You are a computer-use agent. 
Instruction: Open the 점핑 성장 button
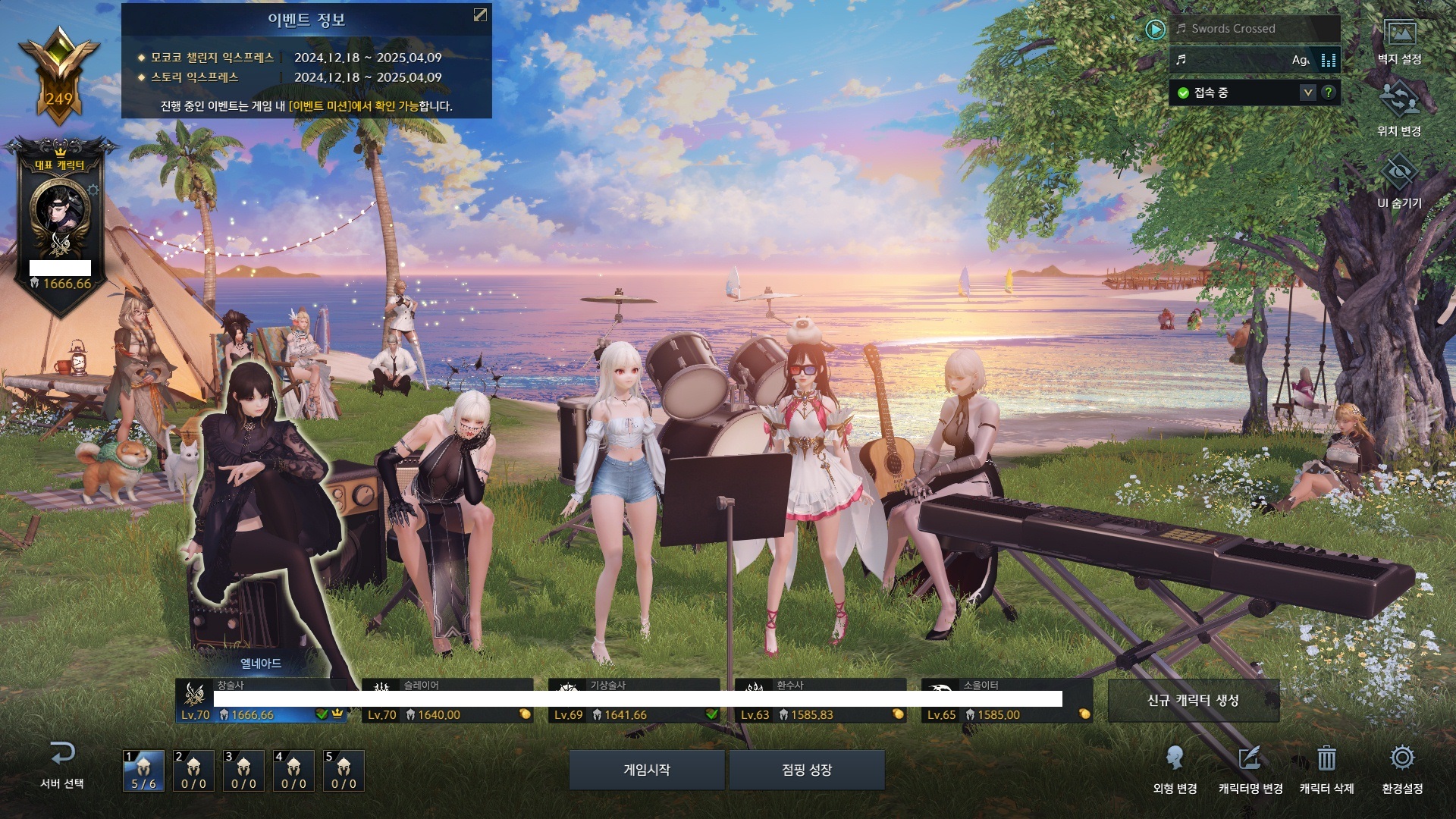807,770
